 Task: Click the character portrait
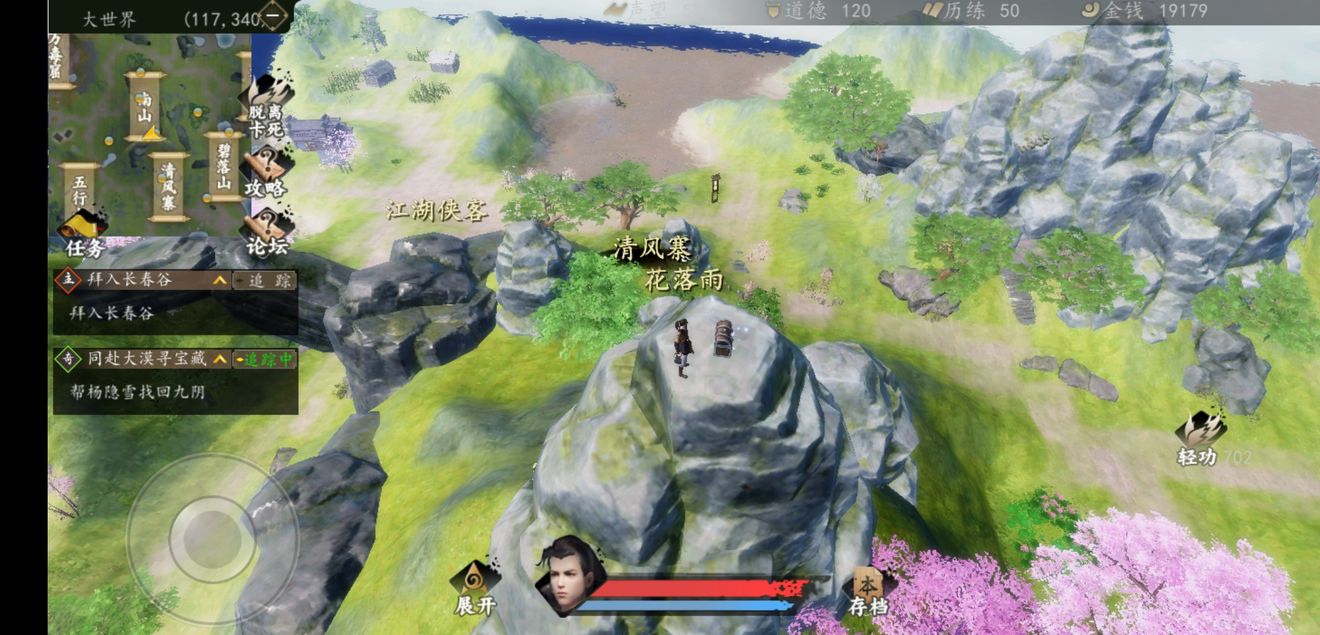coord(571,578)
